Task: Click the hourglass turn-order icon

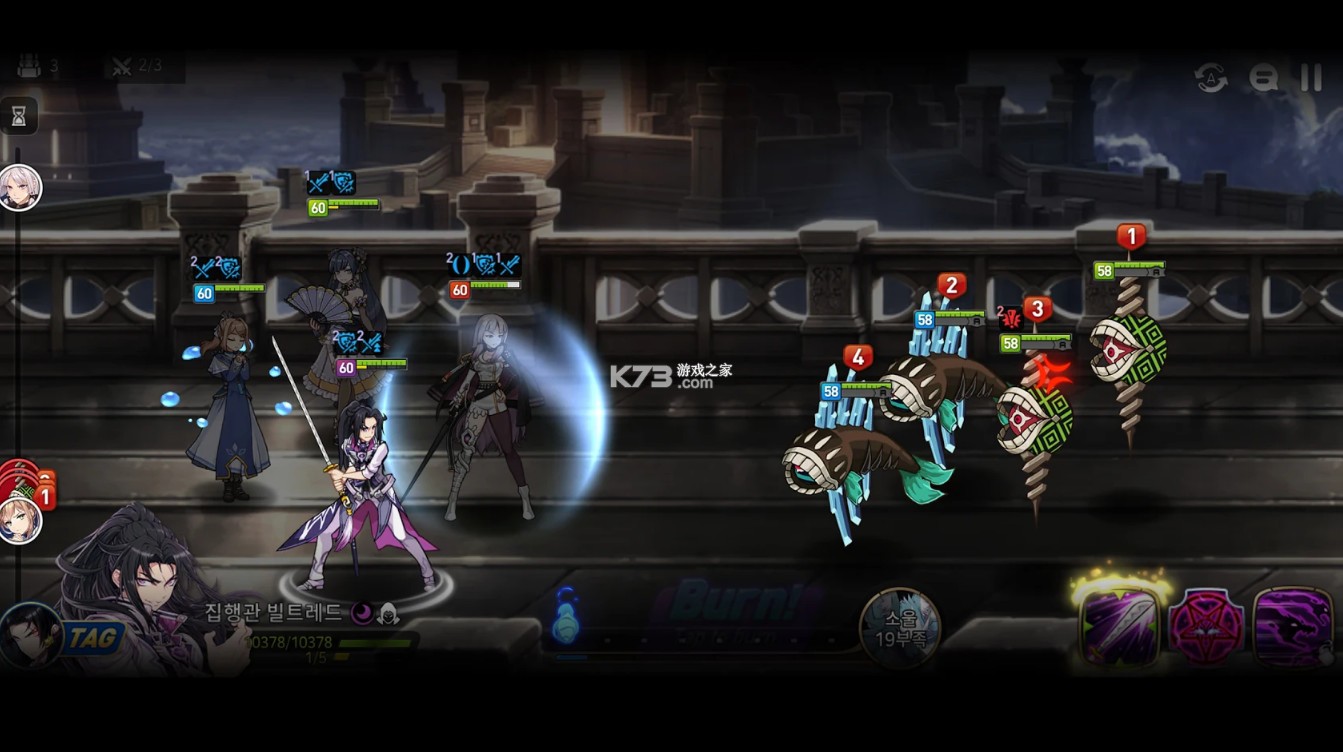Action: [20, 115]
